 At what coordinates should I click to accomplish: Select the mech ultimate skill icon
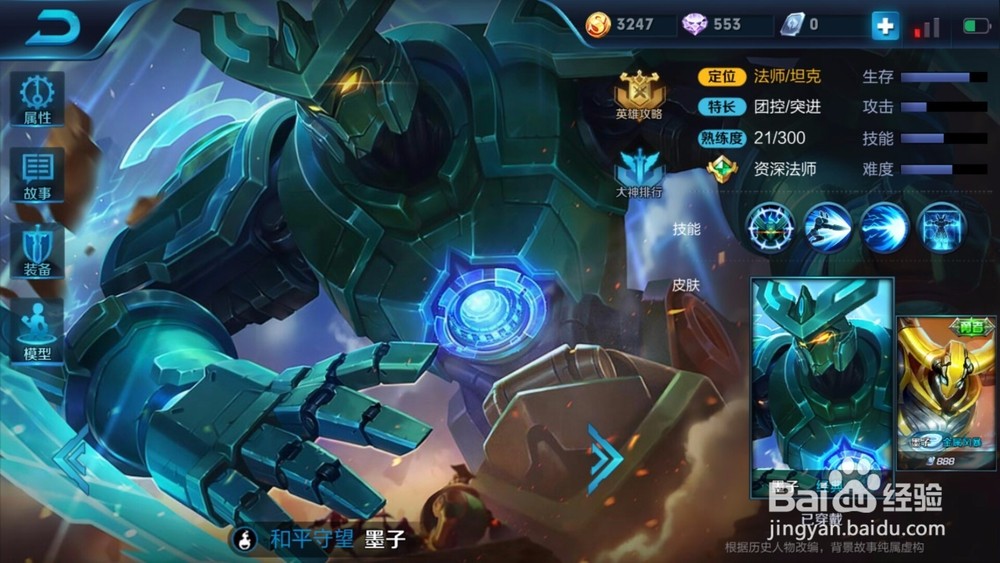click(940, 227)
